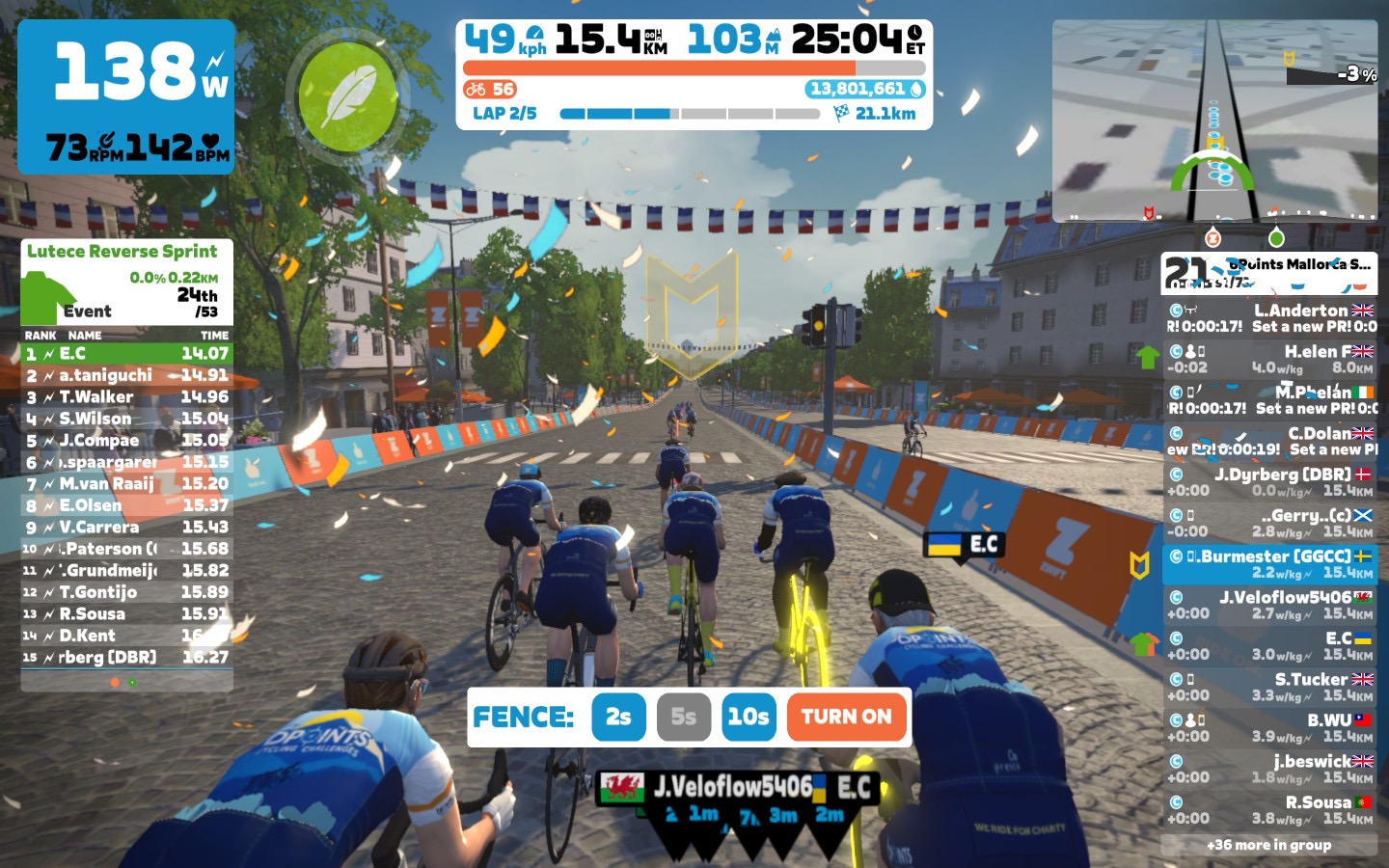Select the highlighted Burmester [GGCC] row
Screen dimensions: 1389x868
1269,564
